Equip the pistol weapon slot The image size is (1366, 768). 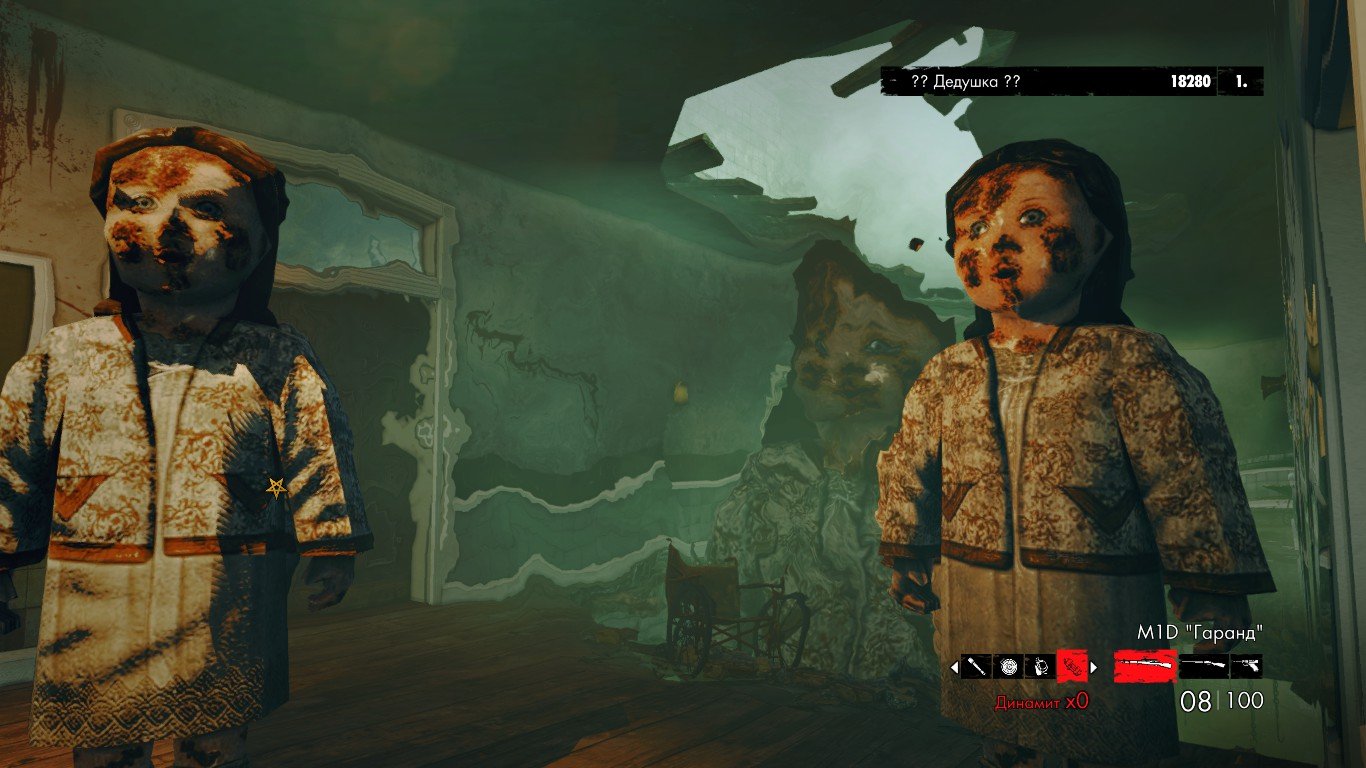(1246, 666)
